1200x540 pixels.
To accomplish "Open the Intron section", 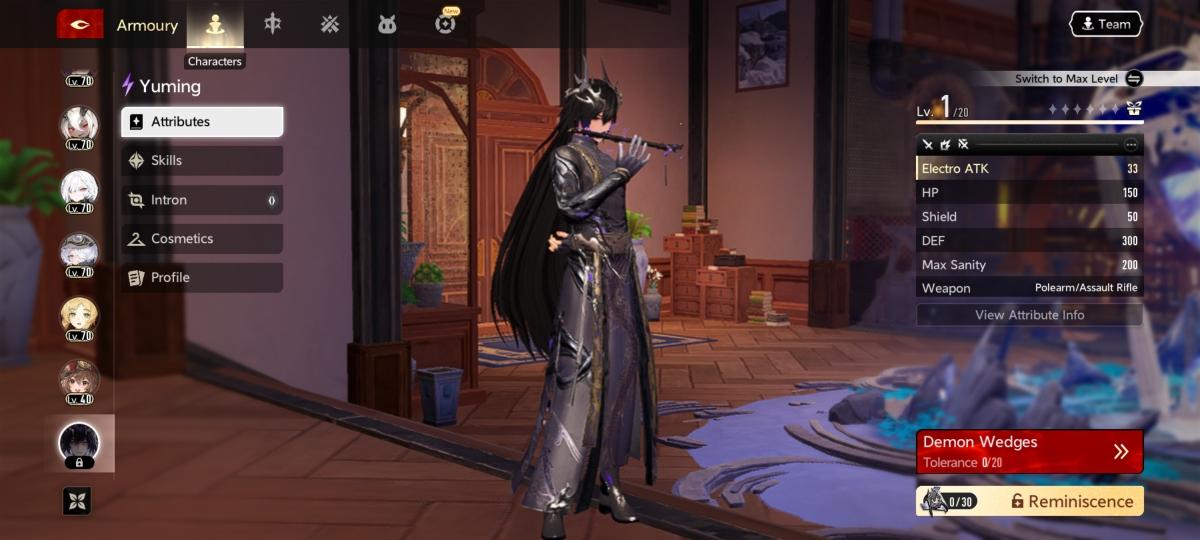I will point(202,200).
